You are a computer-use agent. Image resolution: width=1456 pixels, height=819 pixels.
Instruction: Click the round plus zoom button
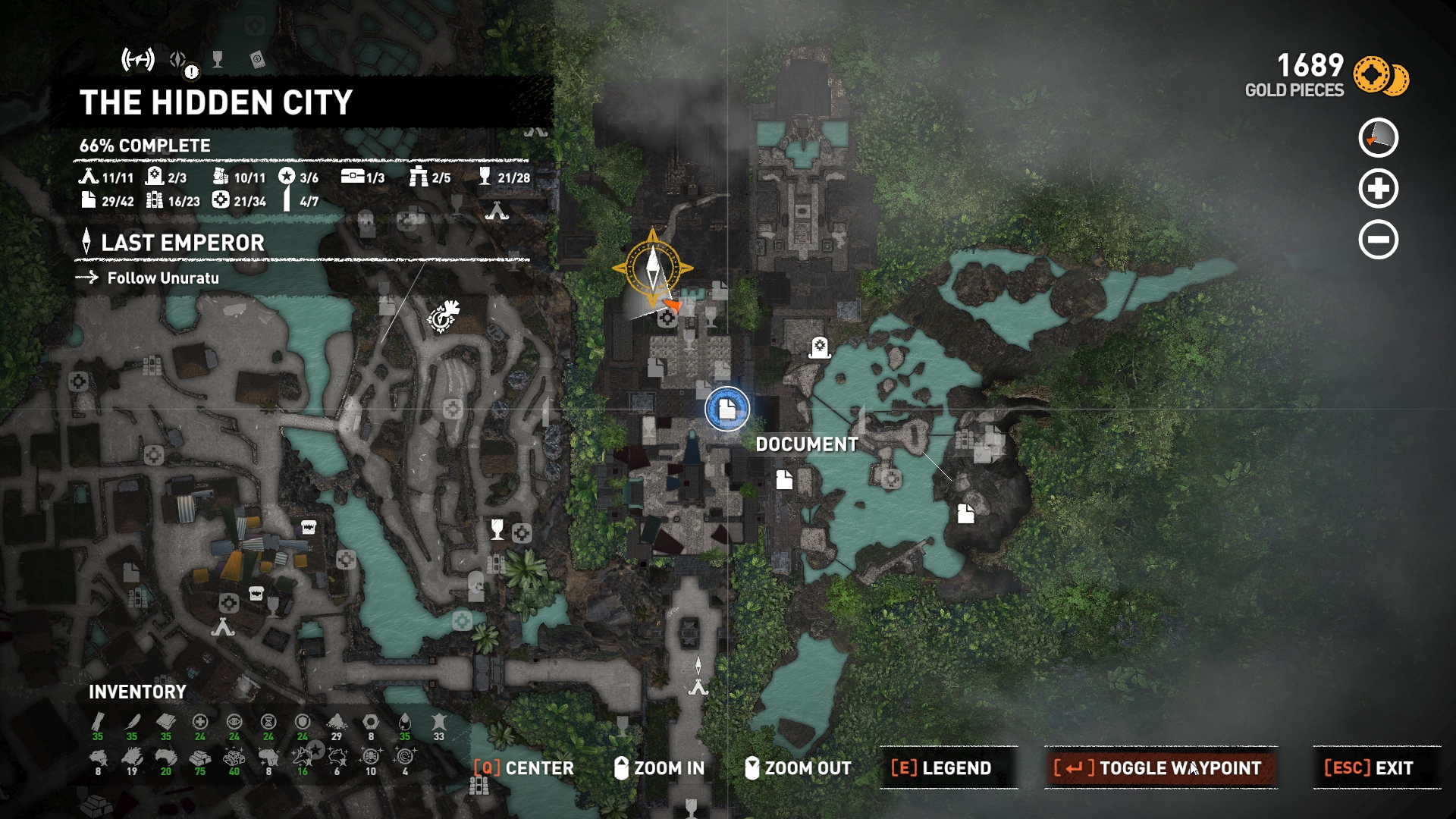[1378, 189]
